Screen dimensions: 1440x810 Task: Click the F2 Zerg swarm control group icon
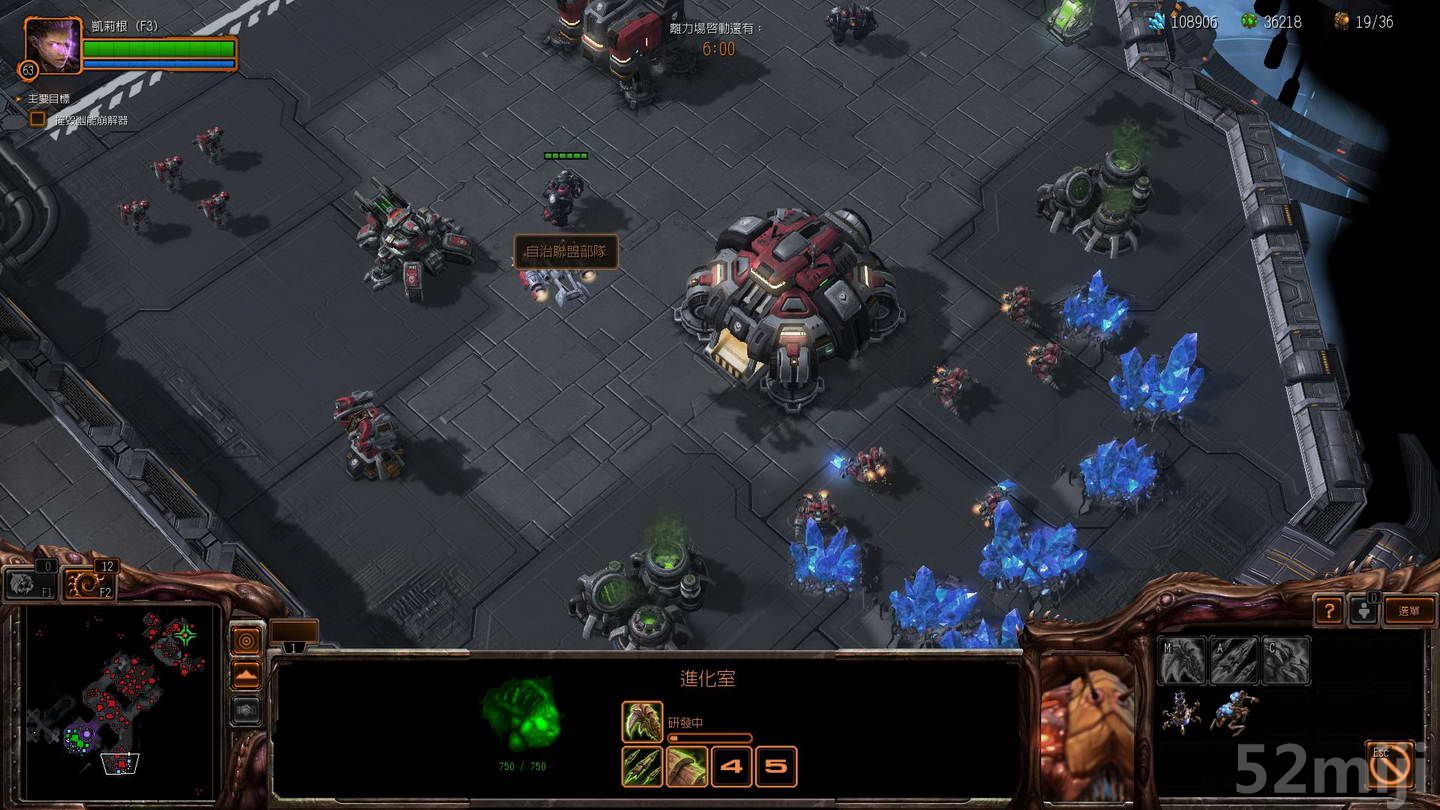pos(82,582)
